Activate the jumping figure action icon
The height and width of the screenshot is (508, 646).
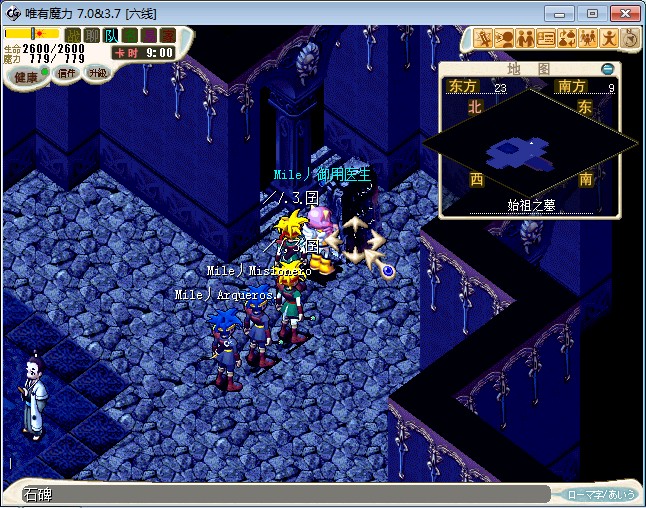click(609, 39)
